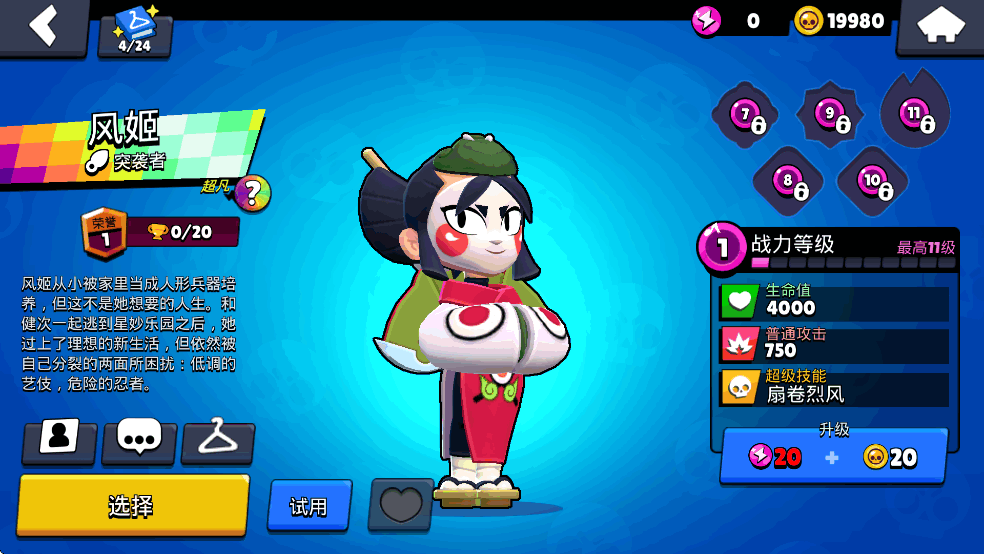Inspect the 超级技能 super ability row
The image size is (984, 554).
coord(834,387)
